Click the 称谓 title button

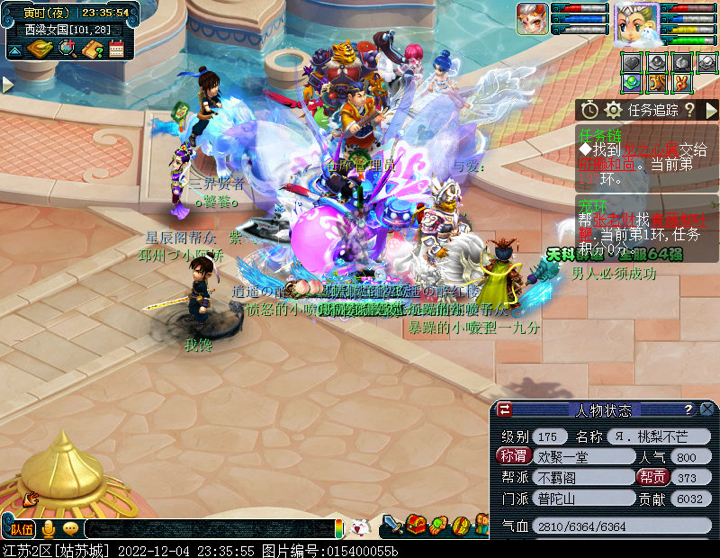click(x=512, y=457)
